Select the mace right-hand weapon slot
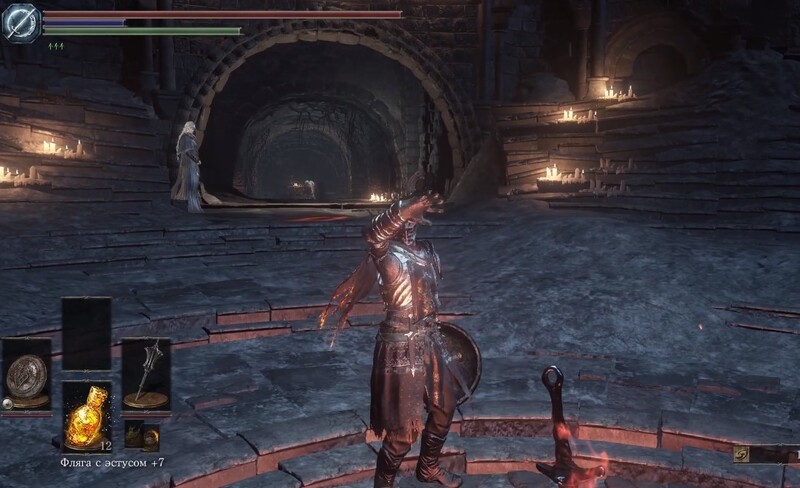Image resolution: width=800 pixels, height=488 pixels. (146, 374)
